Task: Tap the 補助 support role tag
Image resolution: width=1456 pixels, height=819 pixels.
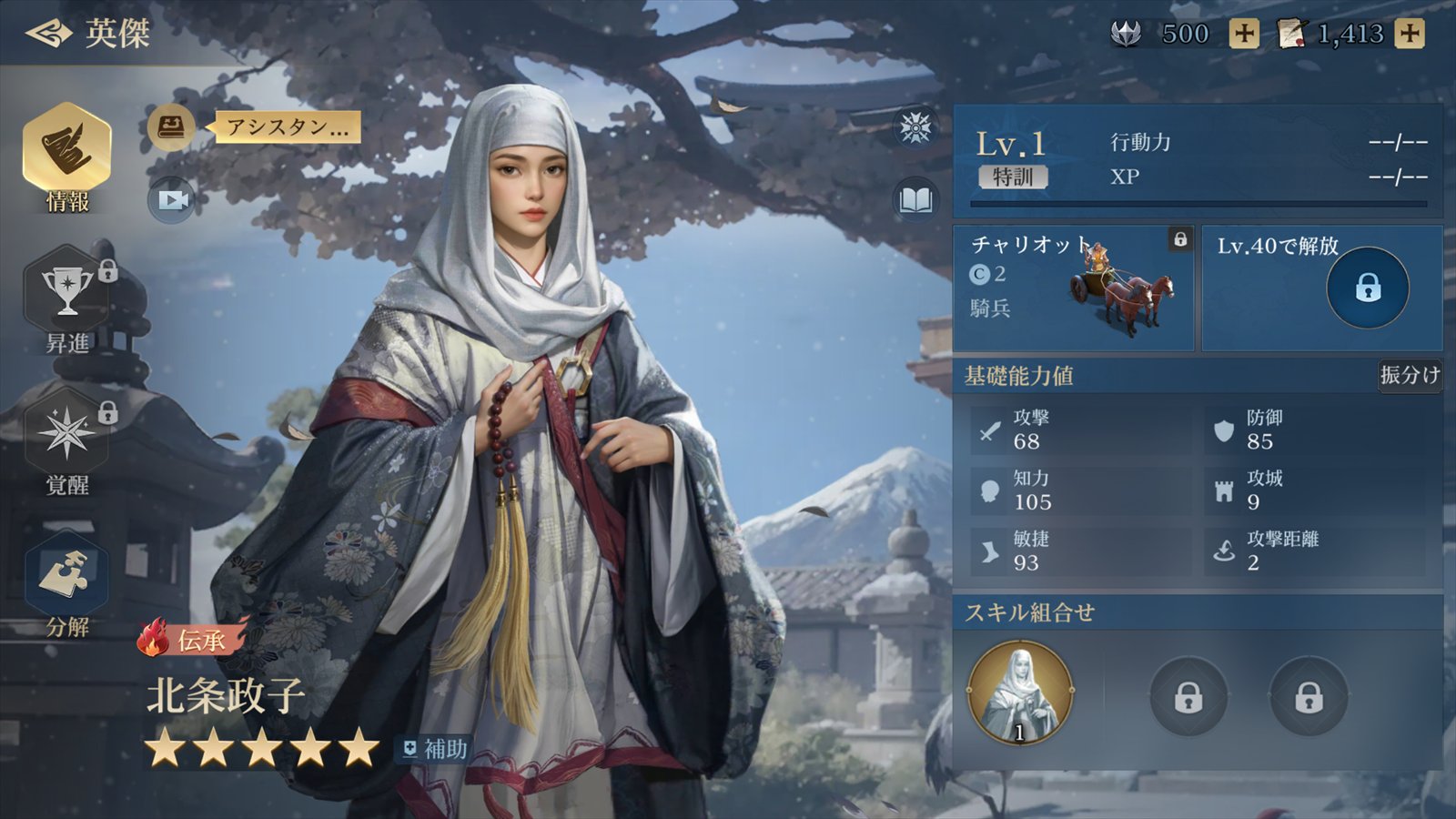Action: click(435, 749)
